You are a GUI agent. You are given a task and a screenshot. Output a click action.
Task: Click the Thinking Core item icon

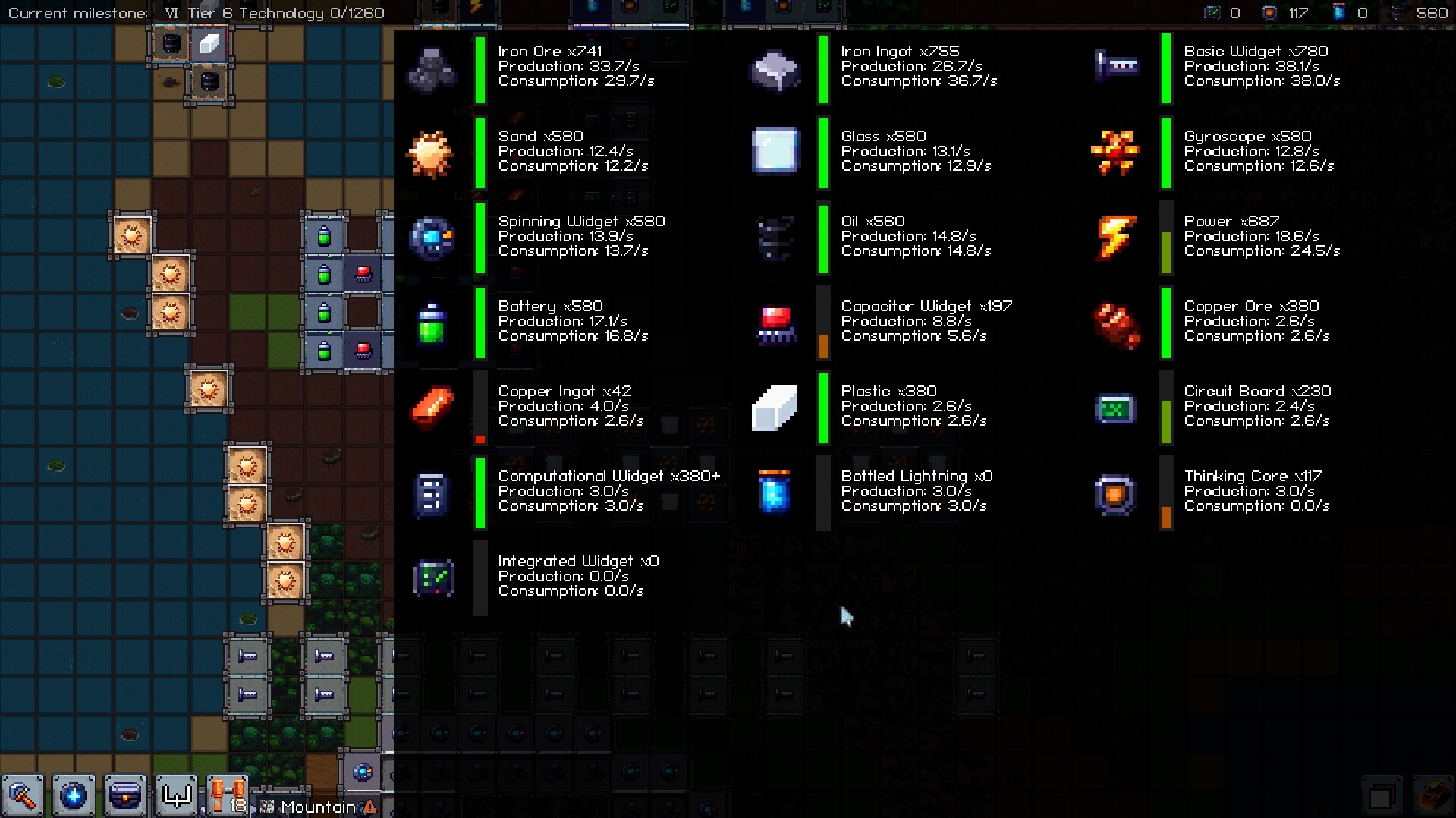click(x=1114, y=493)
